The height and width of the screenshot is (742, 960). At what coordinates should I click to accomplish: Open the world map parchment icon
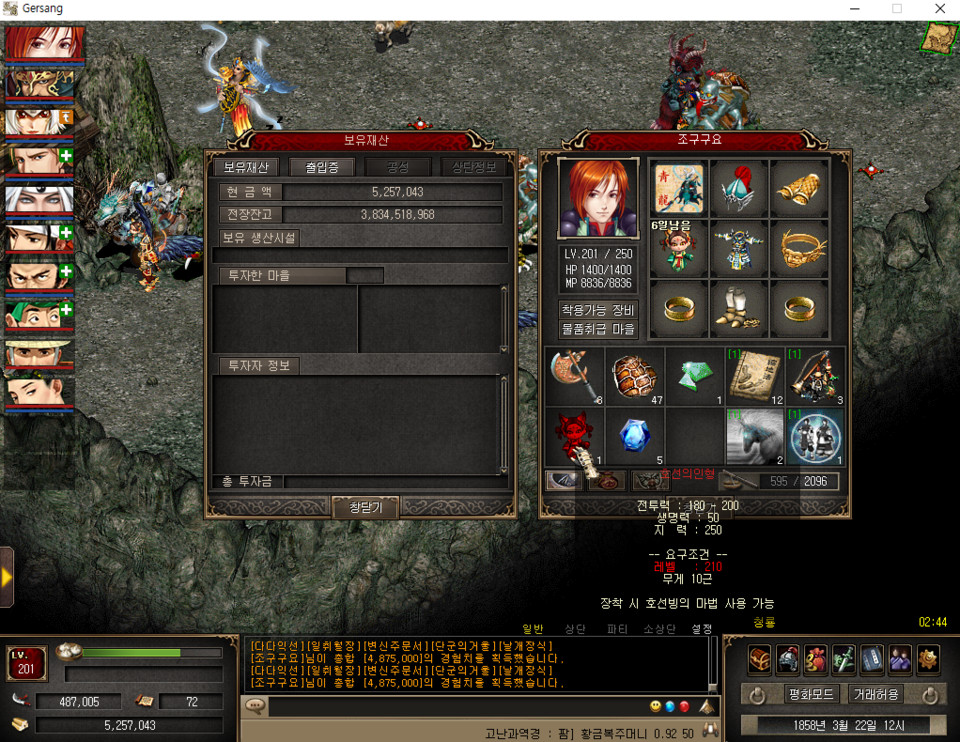[x=937, y=37]
